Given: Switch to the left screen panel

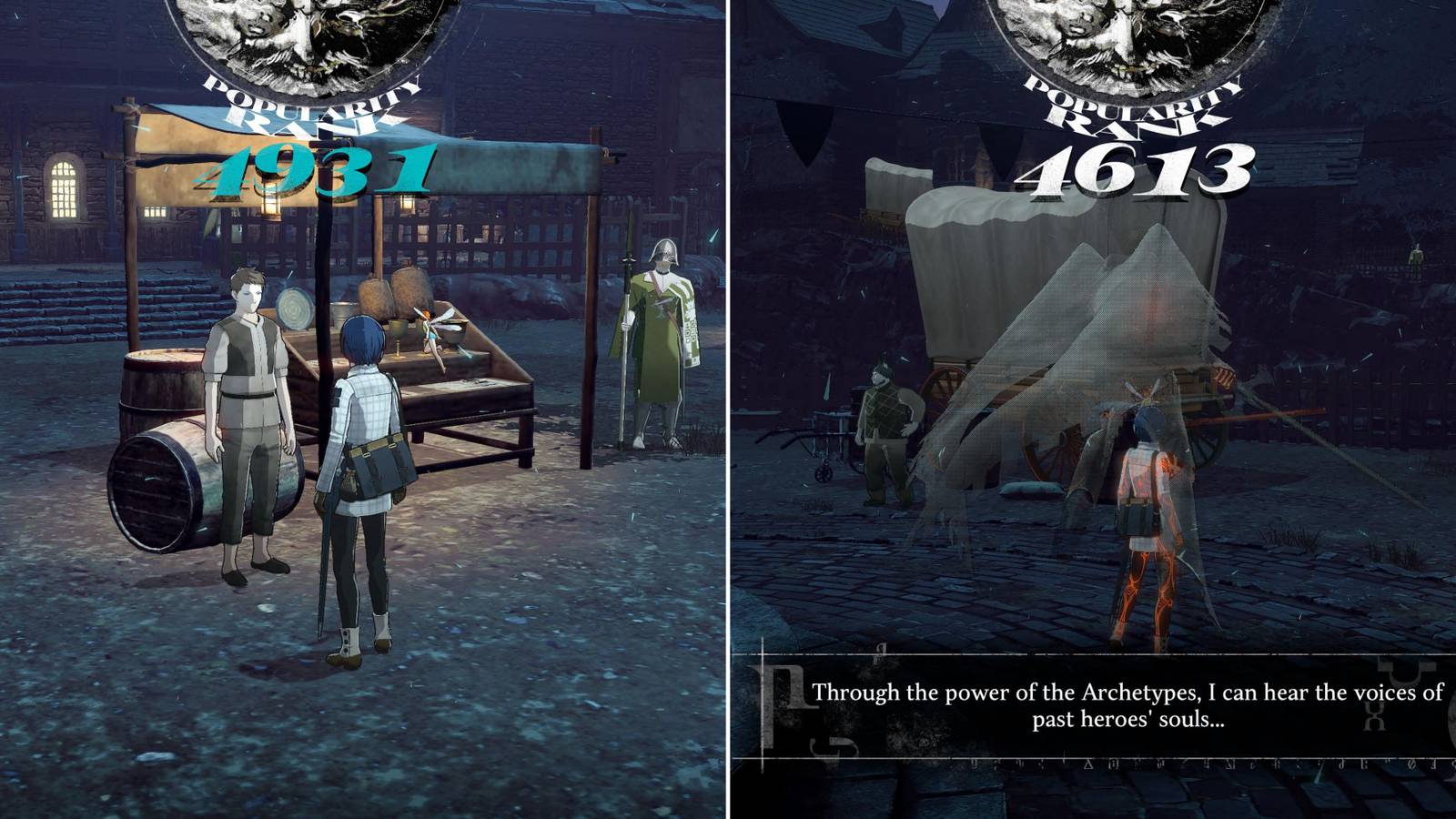Looking at the screenshot, I should tap(364, 409).
